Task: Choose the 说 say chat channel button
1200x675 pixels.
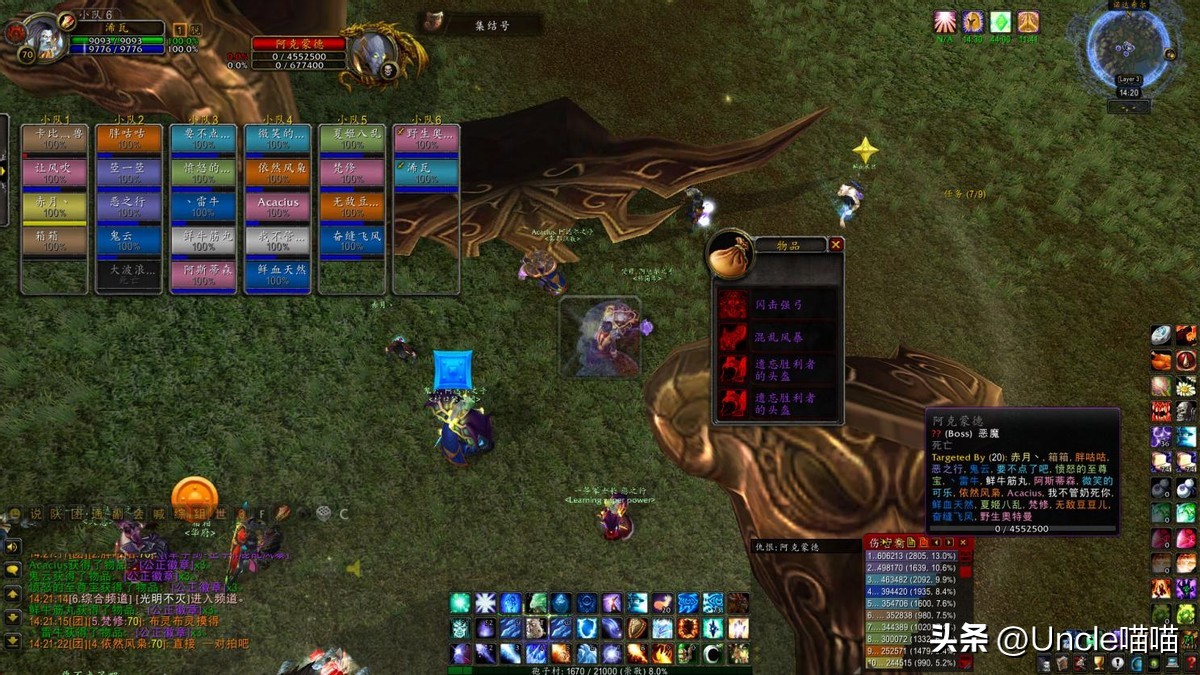Action: pyautogui.click(x=36, y=514)
